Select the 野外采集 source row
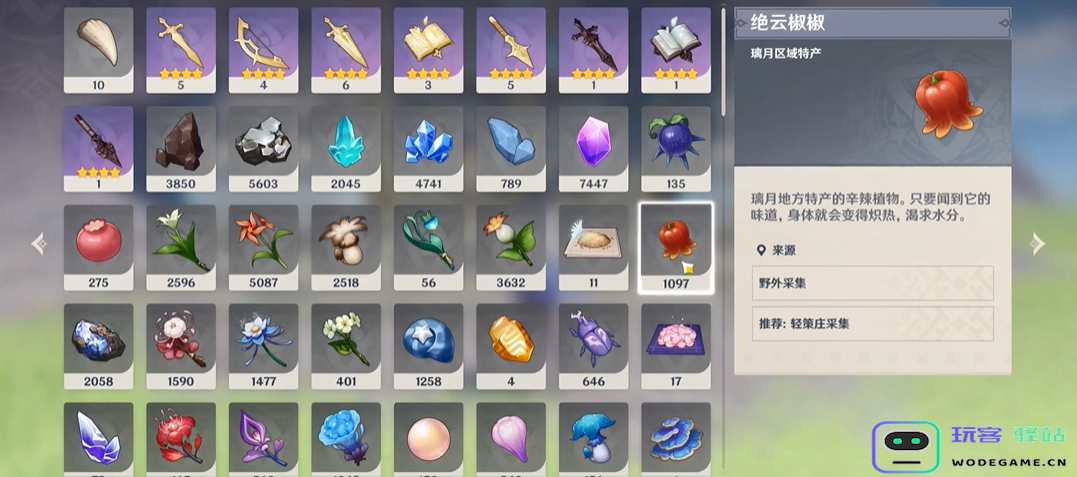This screenshot has height=477, width=1077. pyautogui.click(x=872, y=283)
